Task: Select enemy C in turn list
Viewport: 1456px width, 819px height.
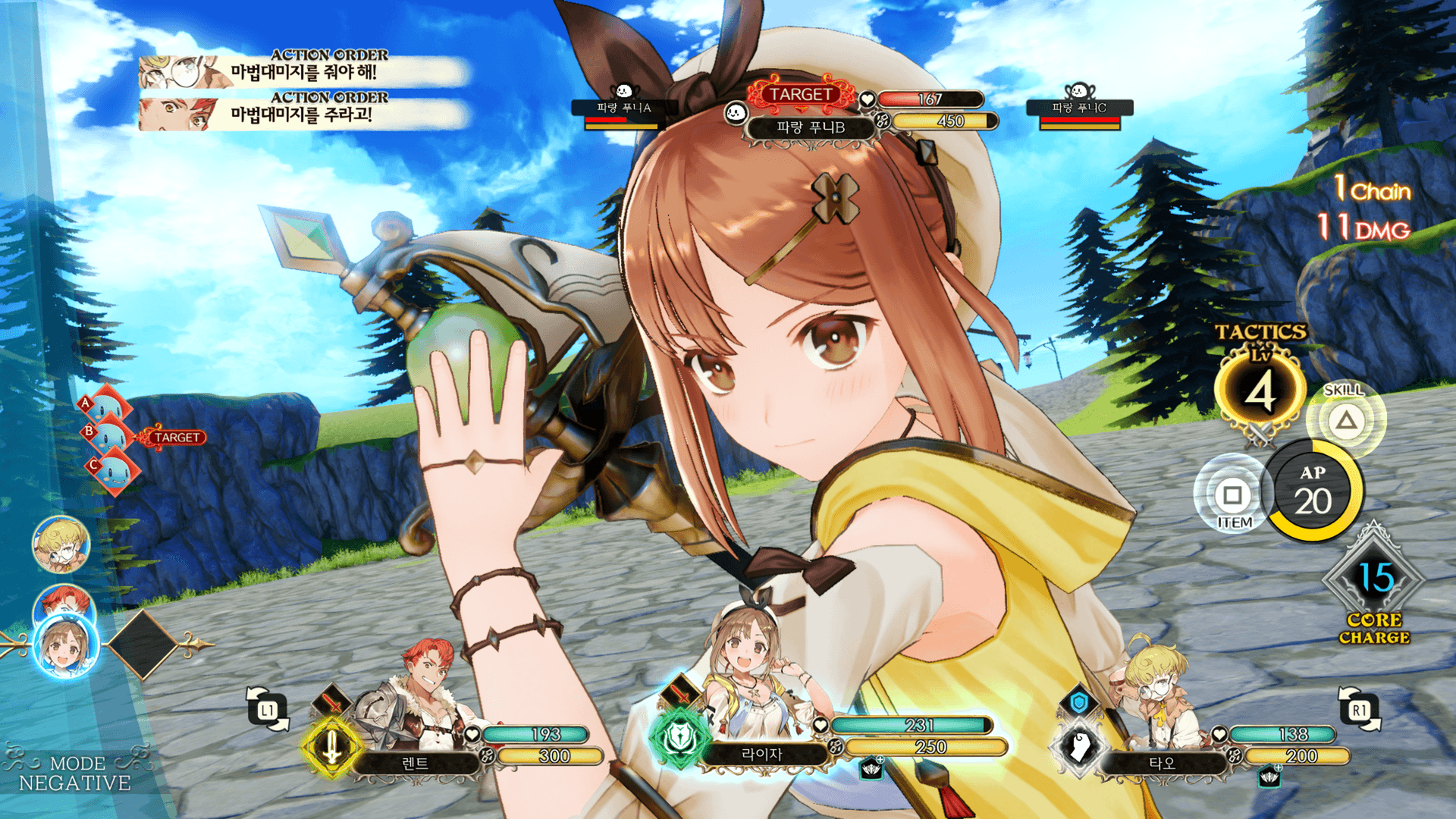Action: [x=114, y=469]
